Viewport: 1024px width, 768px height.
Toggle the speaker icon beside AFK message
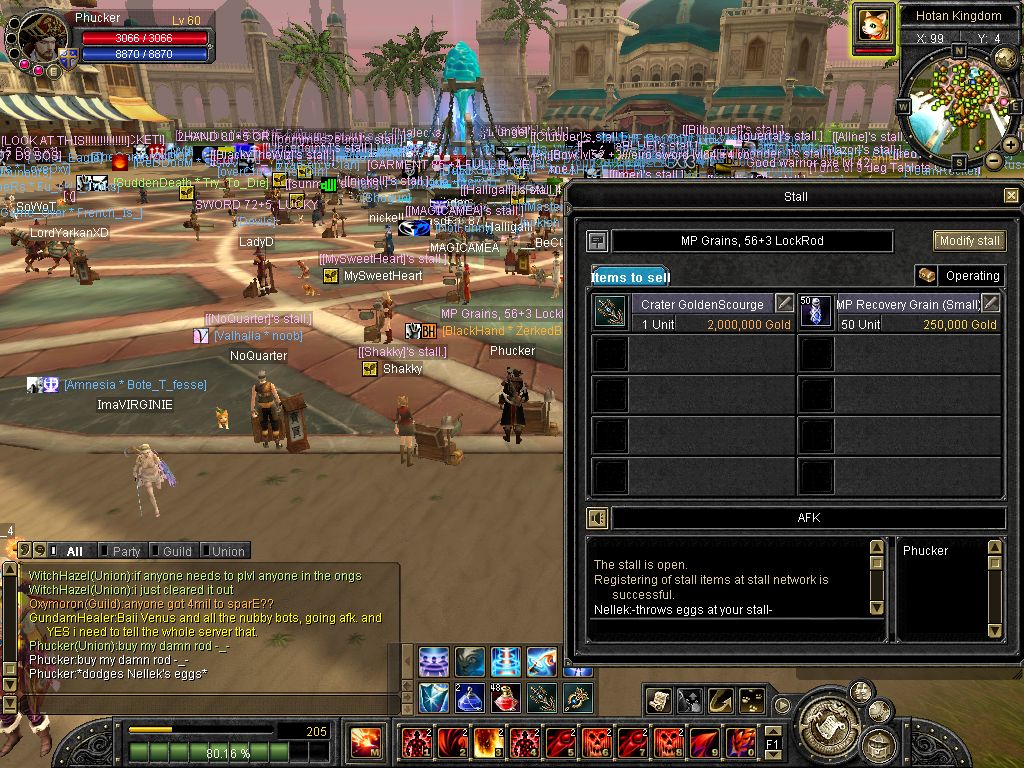pos(597,518)
